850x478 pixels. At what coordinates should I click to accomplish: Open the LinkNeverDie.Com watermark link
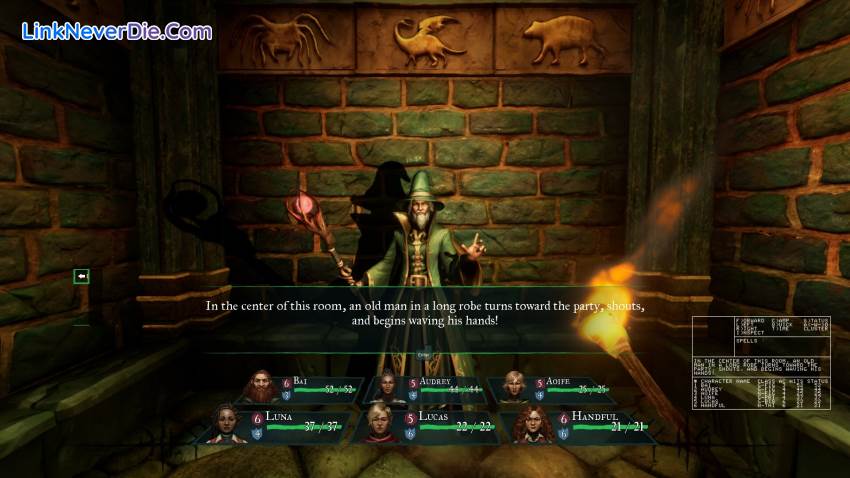click(x=117, y=31)
